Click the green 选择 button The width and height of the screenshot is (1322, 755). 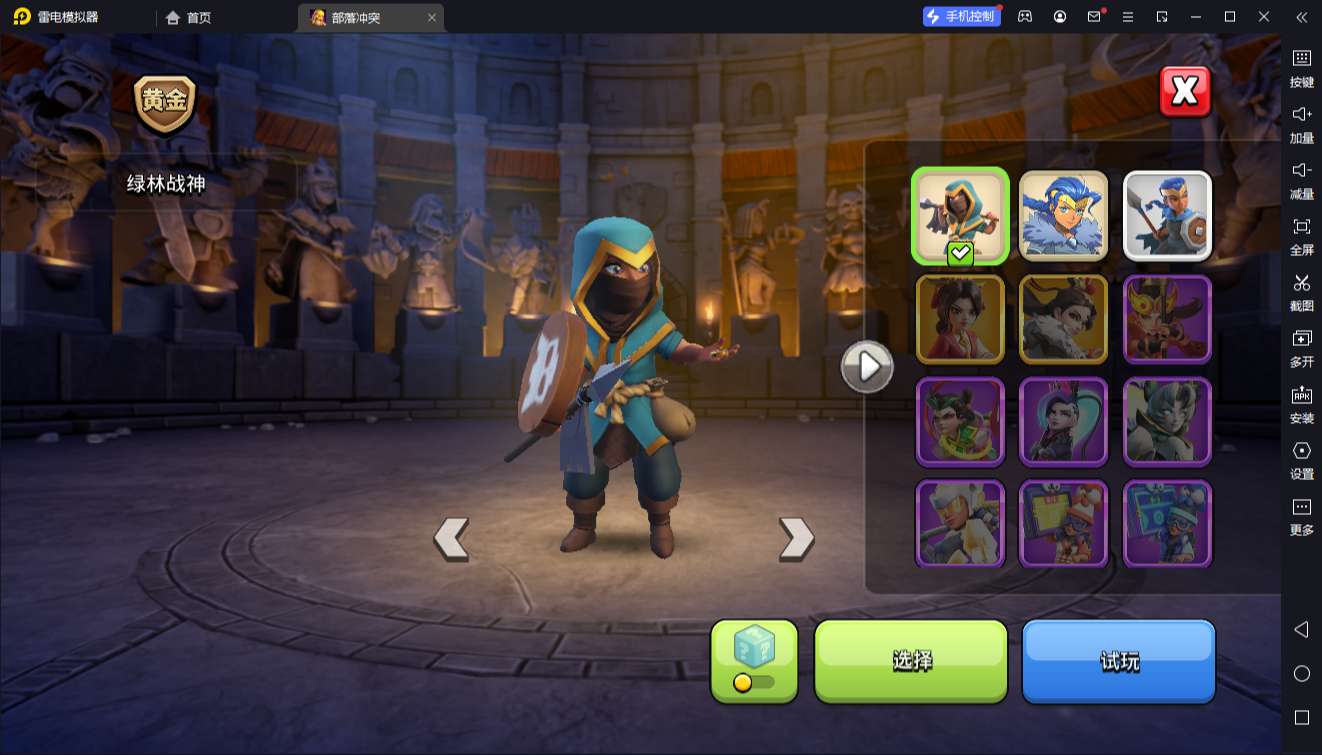[x=911, y=660]
